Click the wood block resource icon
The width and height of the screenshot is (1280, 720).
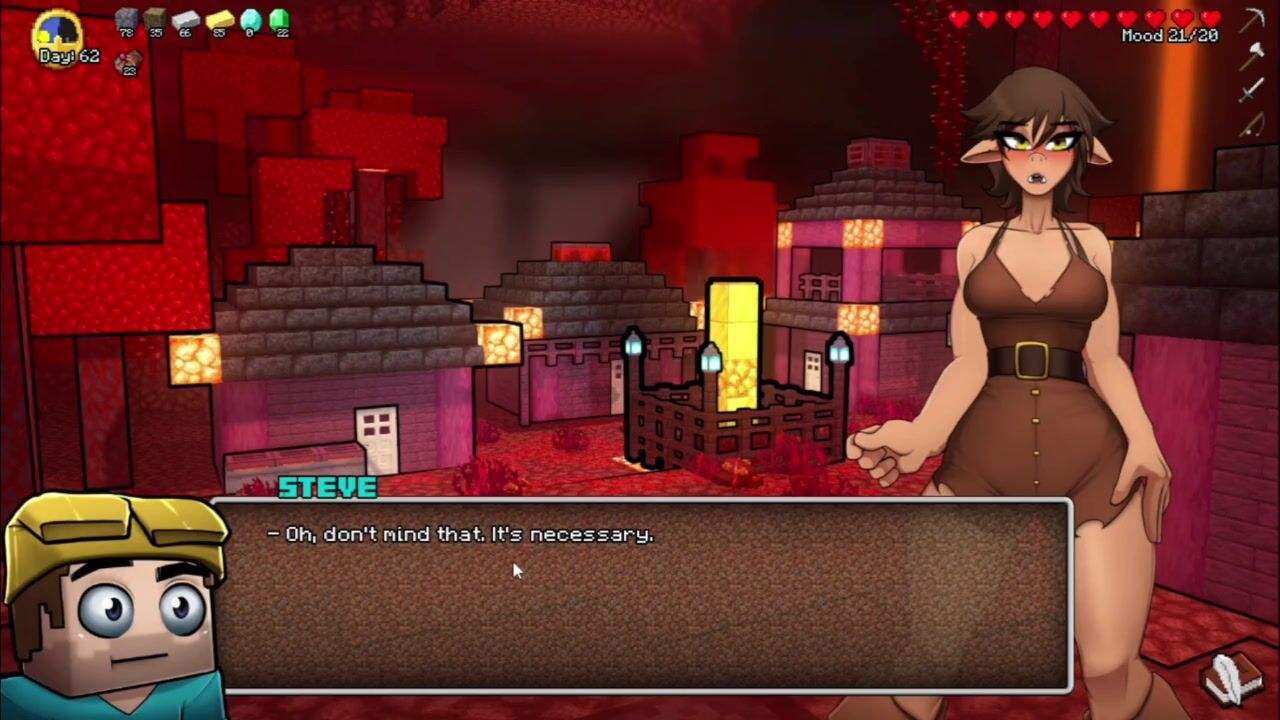pyautogui.click(x=155, y=19)
